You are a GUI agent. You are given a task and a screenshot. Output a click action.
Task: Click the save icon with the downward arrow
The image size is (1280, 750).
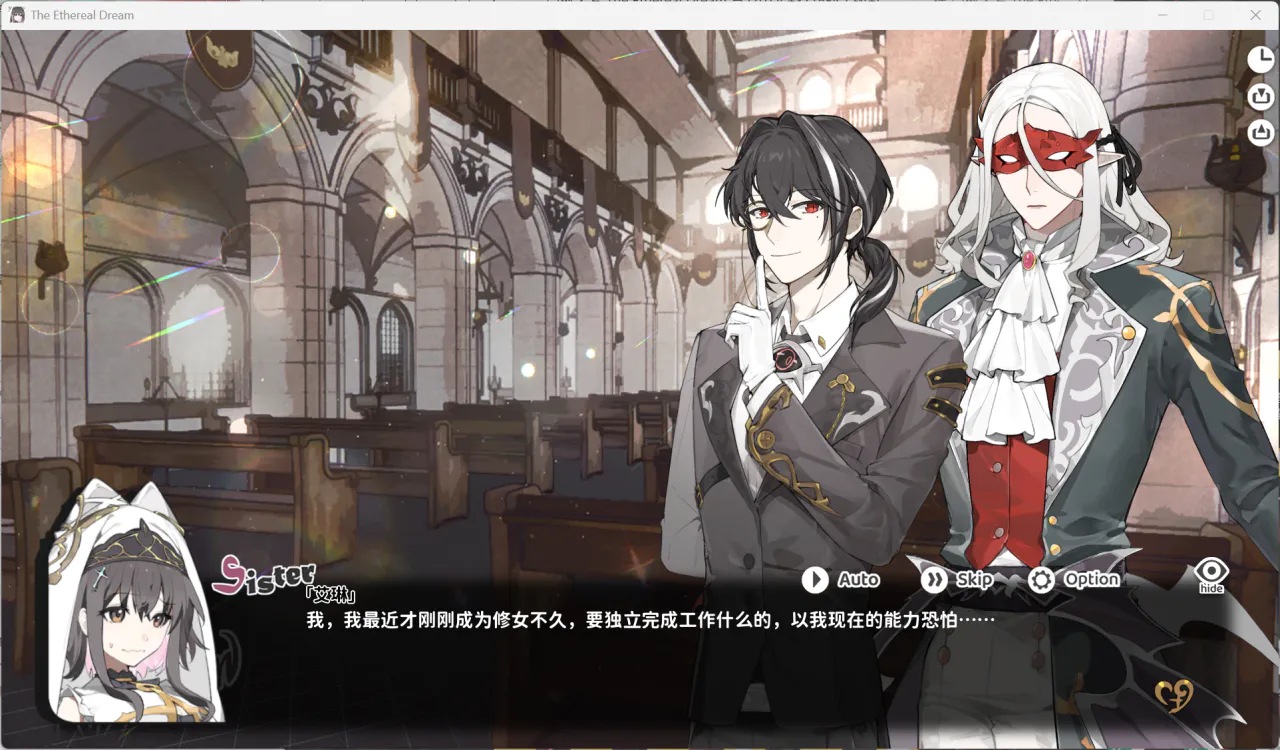coord(1261,97)
